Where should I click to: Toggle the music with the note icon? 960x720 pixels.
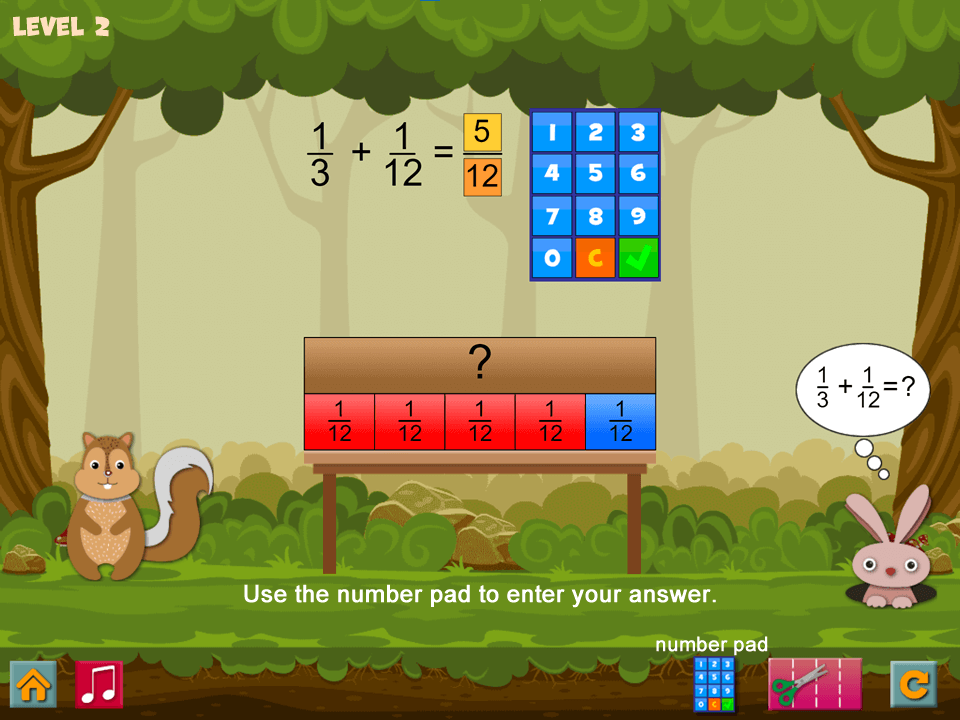point(99,684)
